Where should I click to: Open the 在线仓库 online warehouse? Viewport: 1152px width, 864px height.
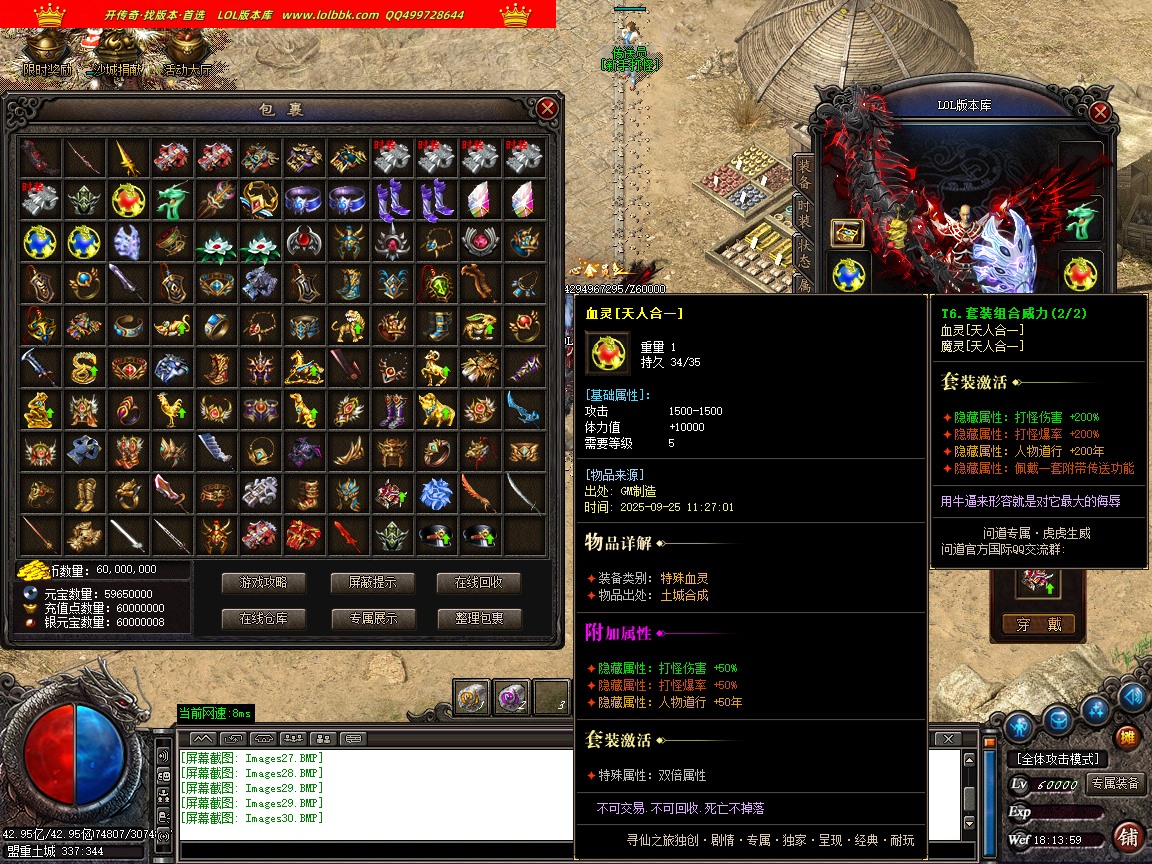pyautogui.click(x=264, y=619)
